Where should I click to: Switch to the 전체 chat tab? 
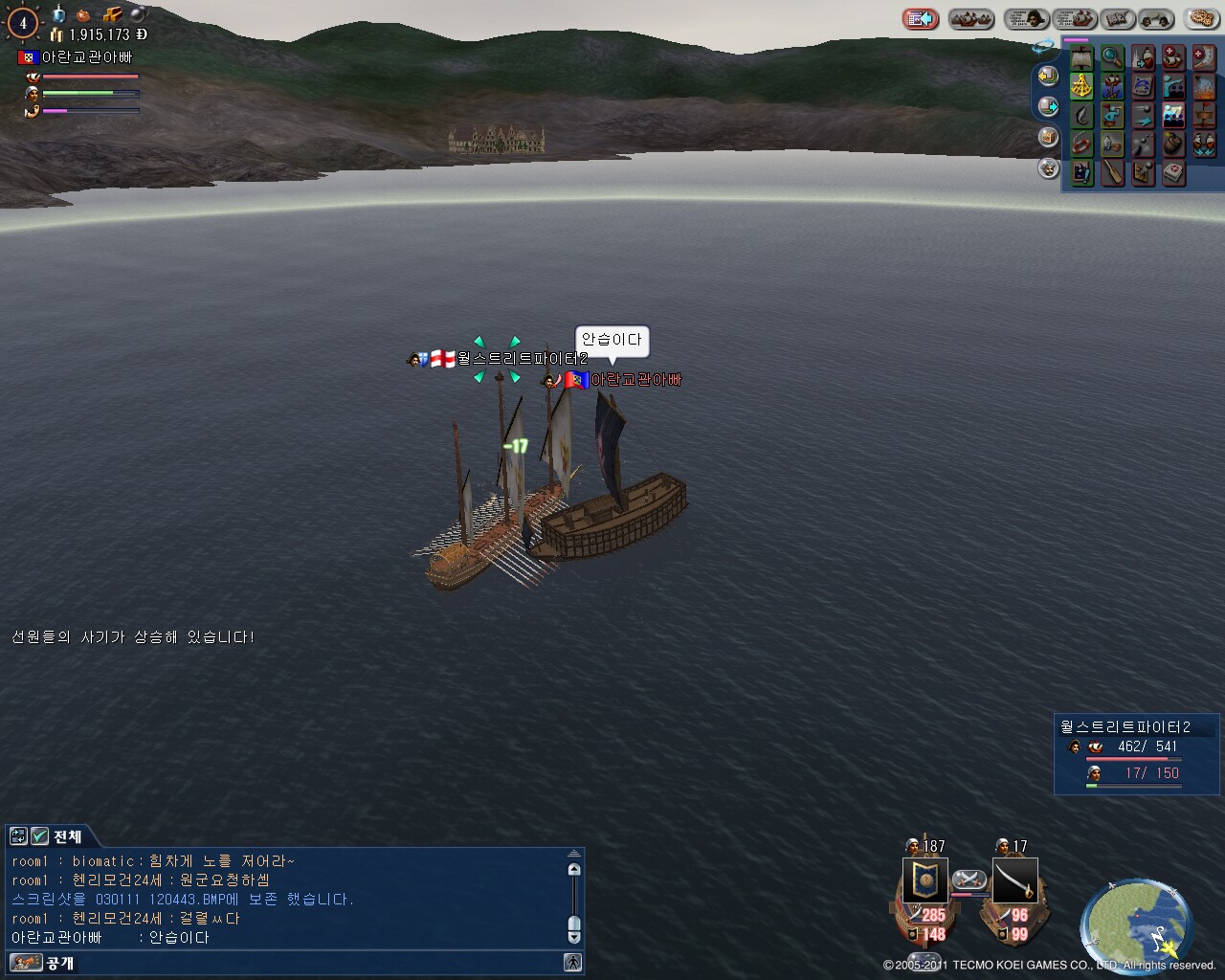[67, 836]
